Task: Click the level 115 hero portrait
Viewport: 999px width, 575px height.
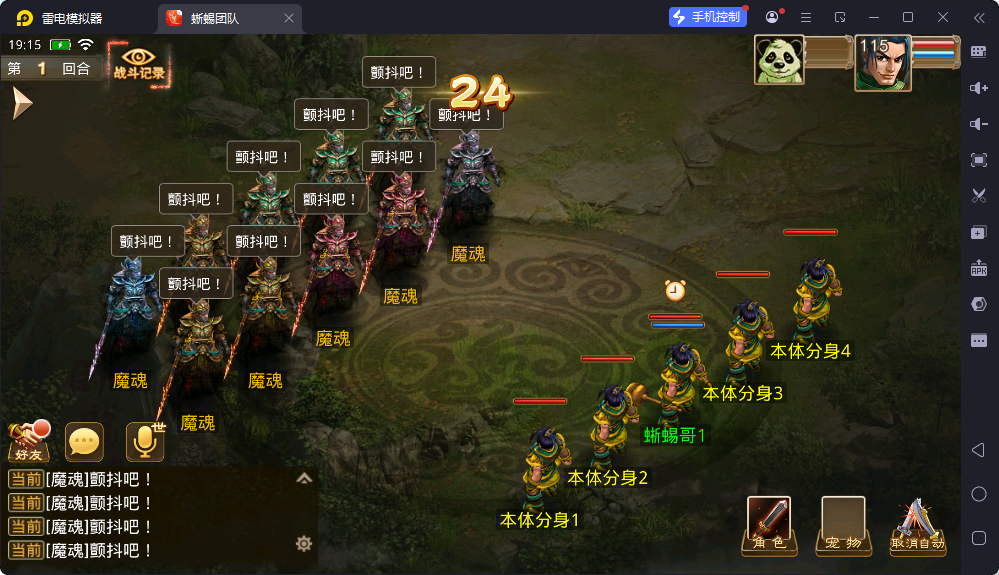Action: point(882,63)
